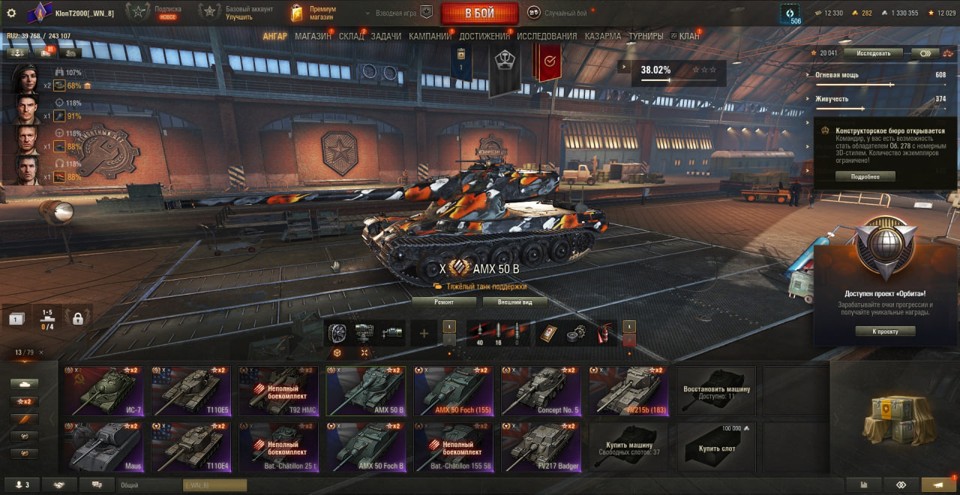Open the gear settings menu

12,13
